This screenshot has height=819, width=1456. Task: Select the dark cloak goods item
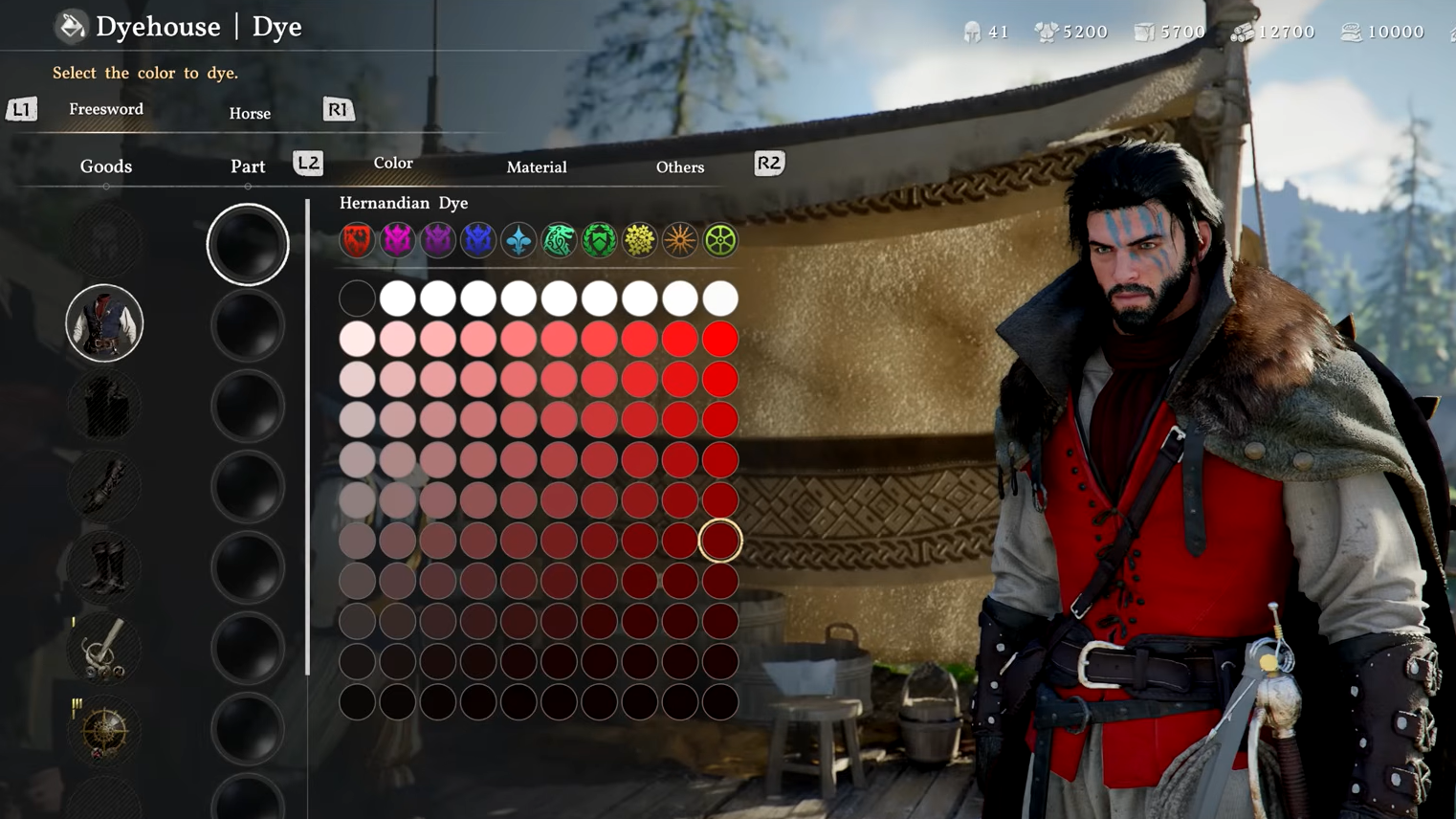point(104,405)
